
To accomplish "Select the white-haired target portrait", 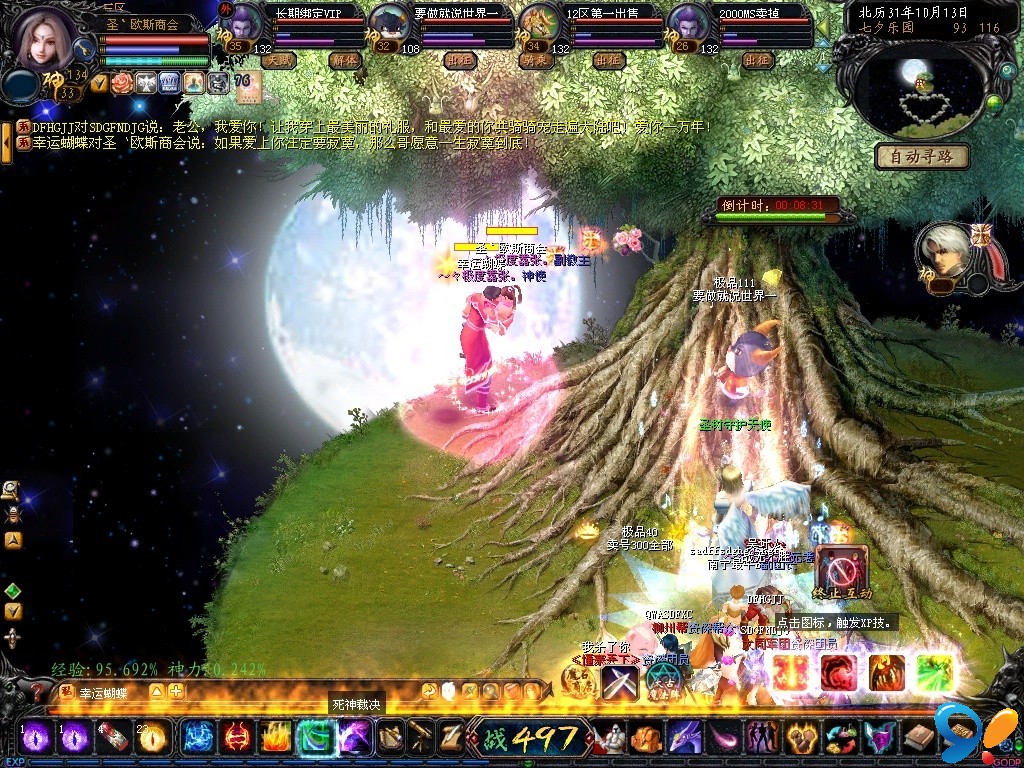I will pyautogui.click(x=943, y=252).
